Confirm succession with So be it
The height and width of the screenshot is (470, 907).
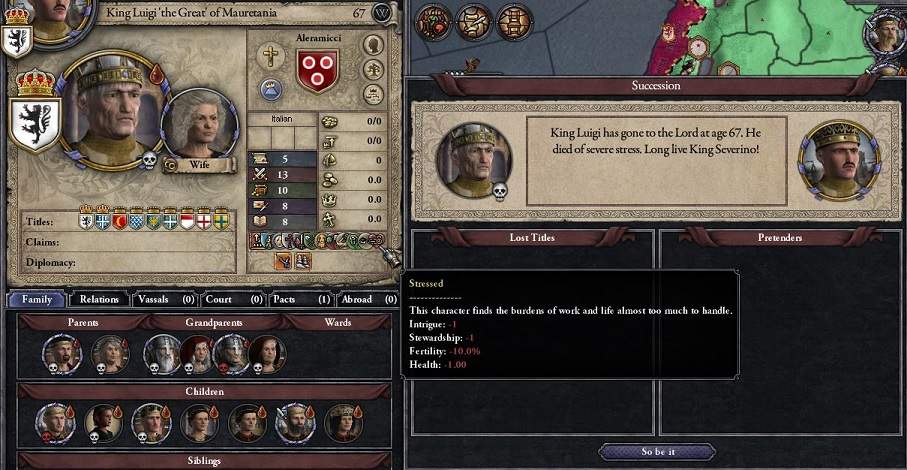click(x=657, y=452)
